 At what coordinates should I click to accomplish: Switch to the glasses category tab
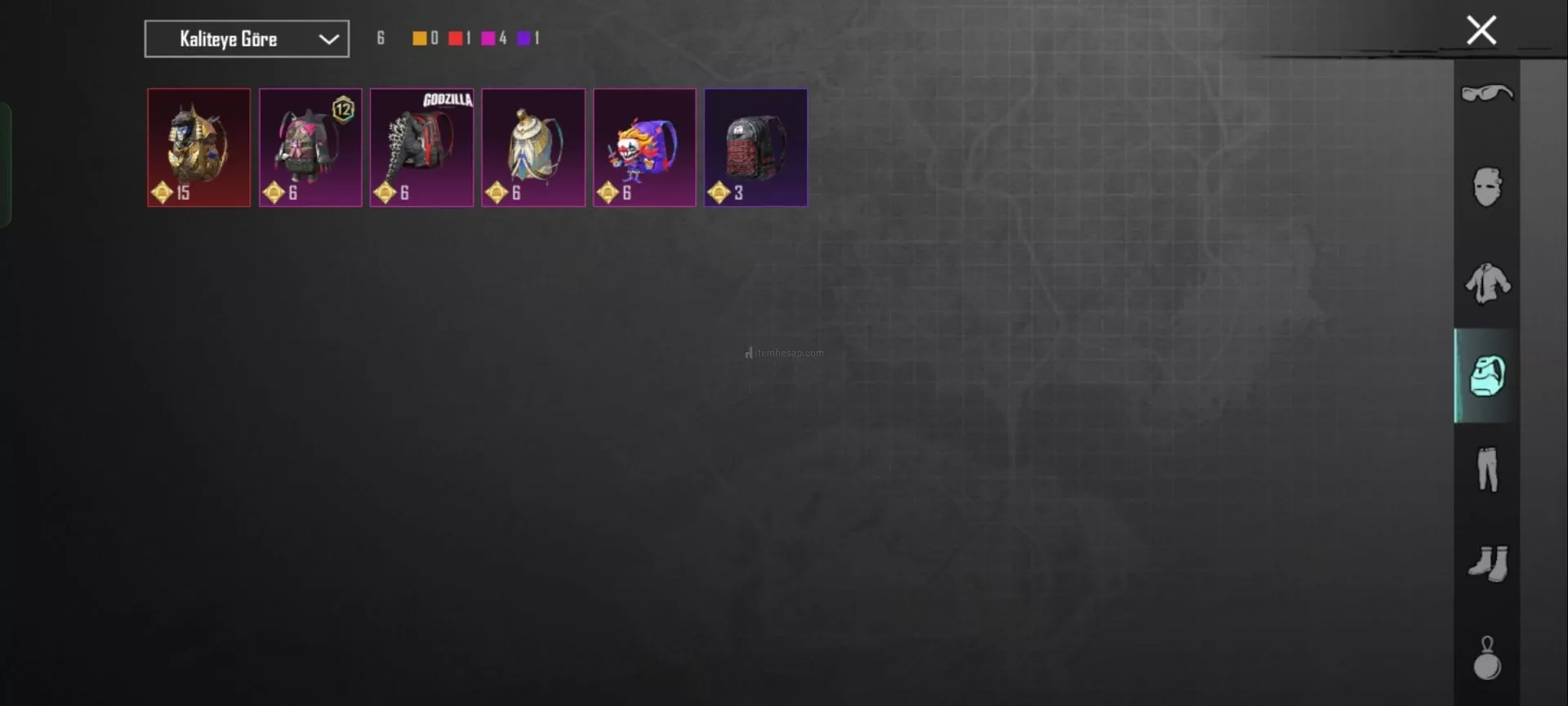(1486, 94)
